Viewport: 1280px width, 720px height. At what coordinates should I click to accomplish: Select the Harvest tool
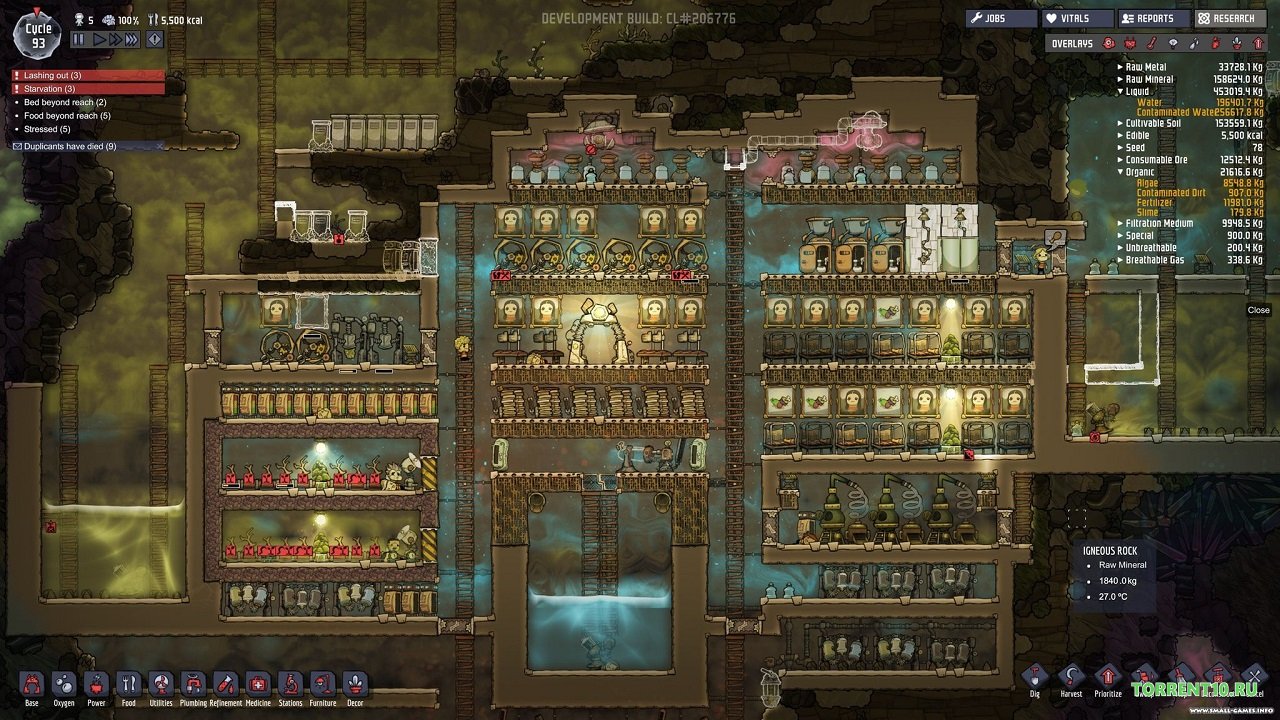click(1071, 678)
